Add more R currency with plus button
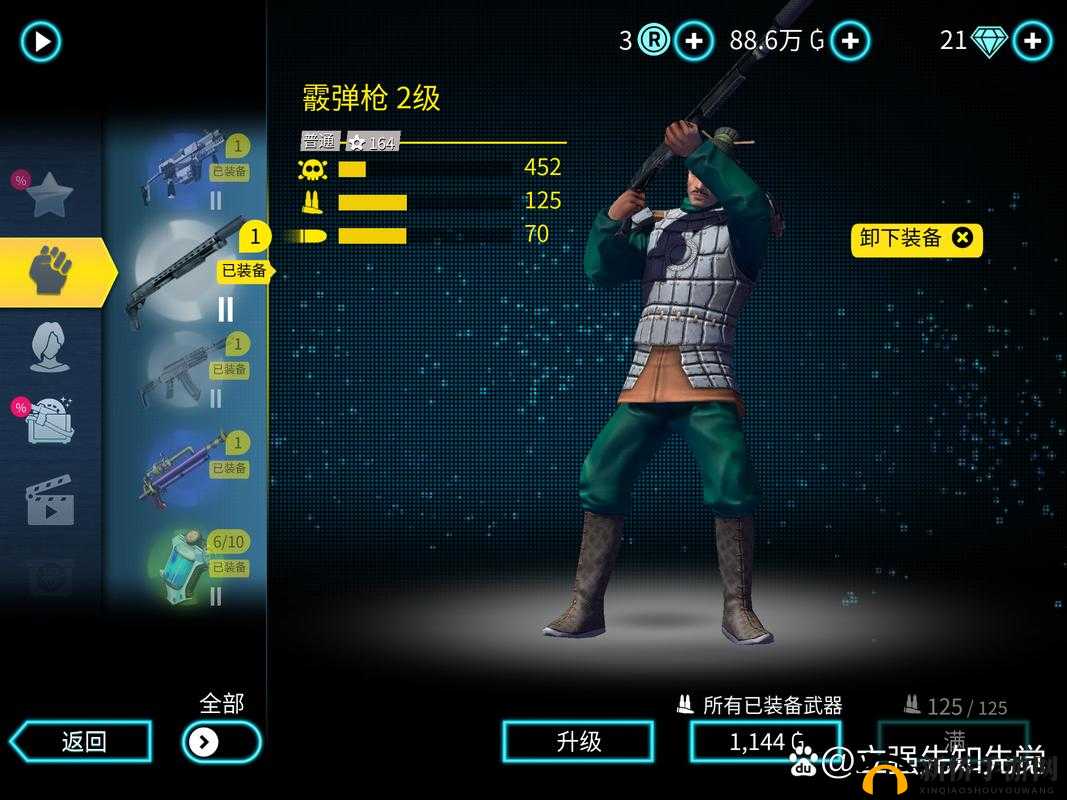The width and height of the screenshot is (1067, 800). [693, 41]
